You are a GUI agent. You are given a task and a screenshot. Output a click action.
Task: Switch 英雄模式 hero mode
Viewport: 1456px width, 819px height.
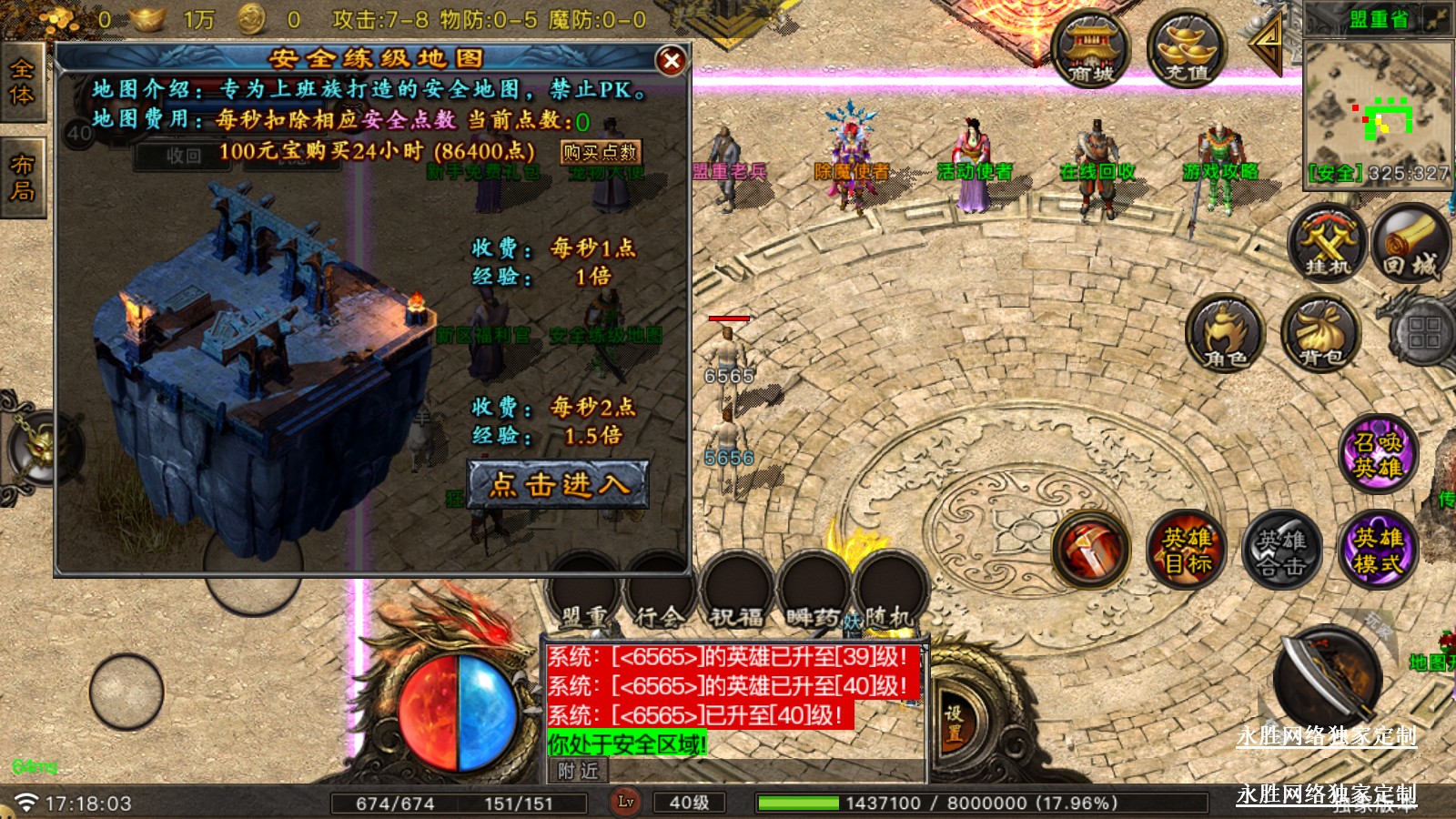[1378, 550]
